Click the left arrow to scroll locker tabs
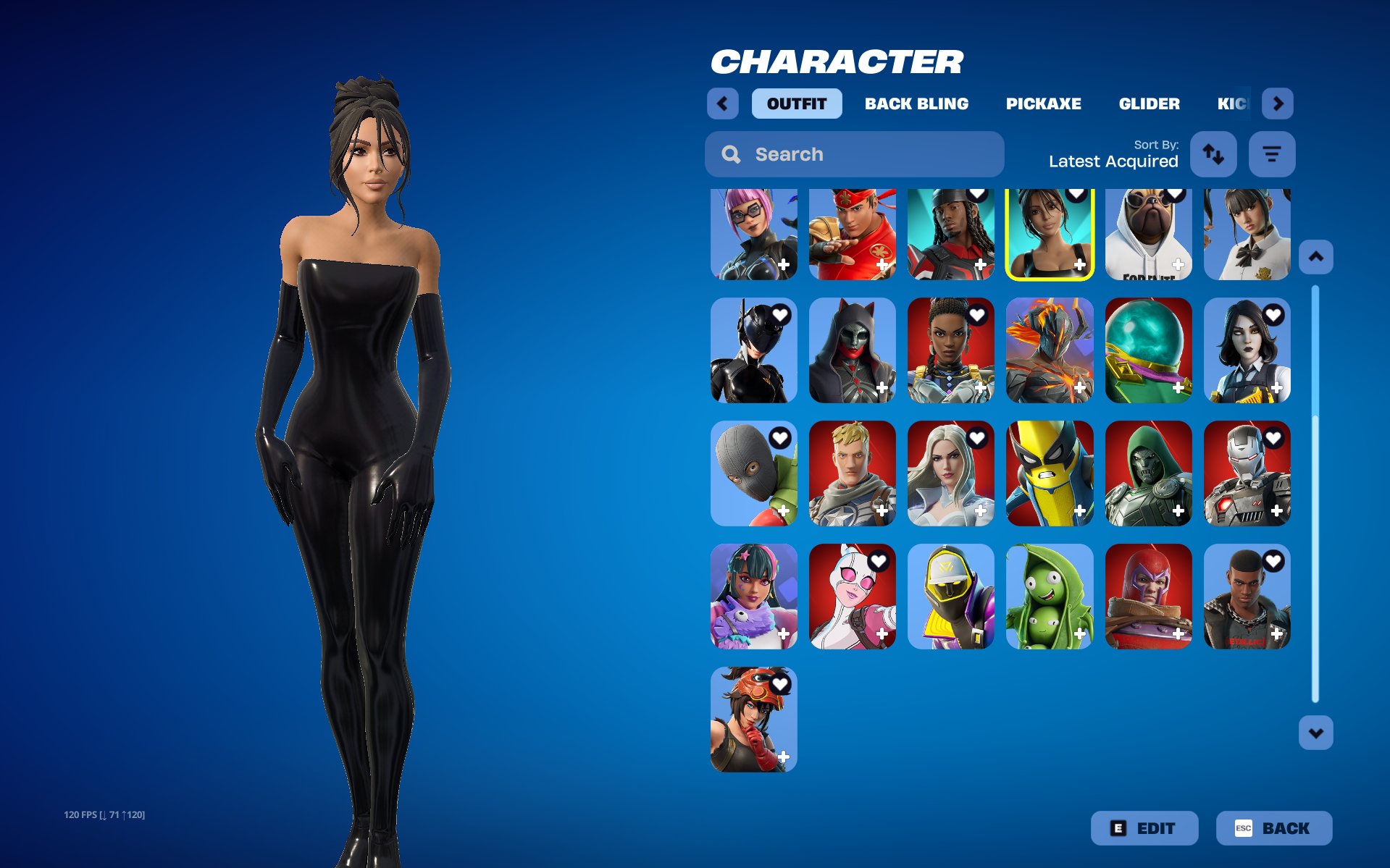This screenshot has height=868, width=1390. pyautogui.click(x=722, y=104)
